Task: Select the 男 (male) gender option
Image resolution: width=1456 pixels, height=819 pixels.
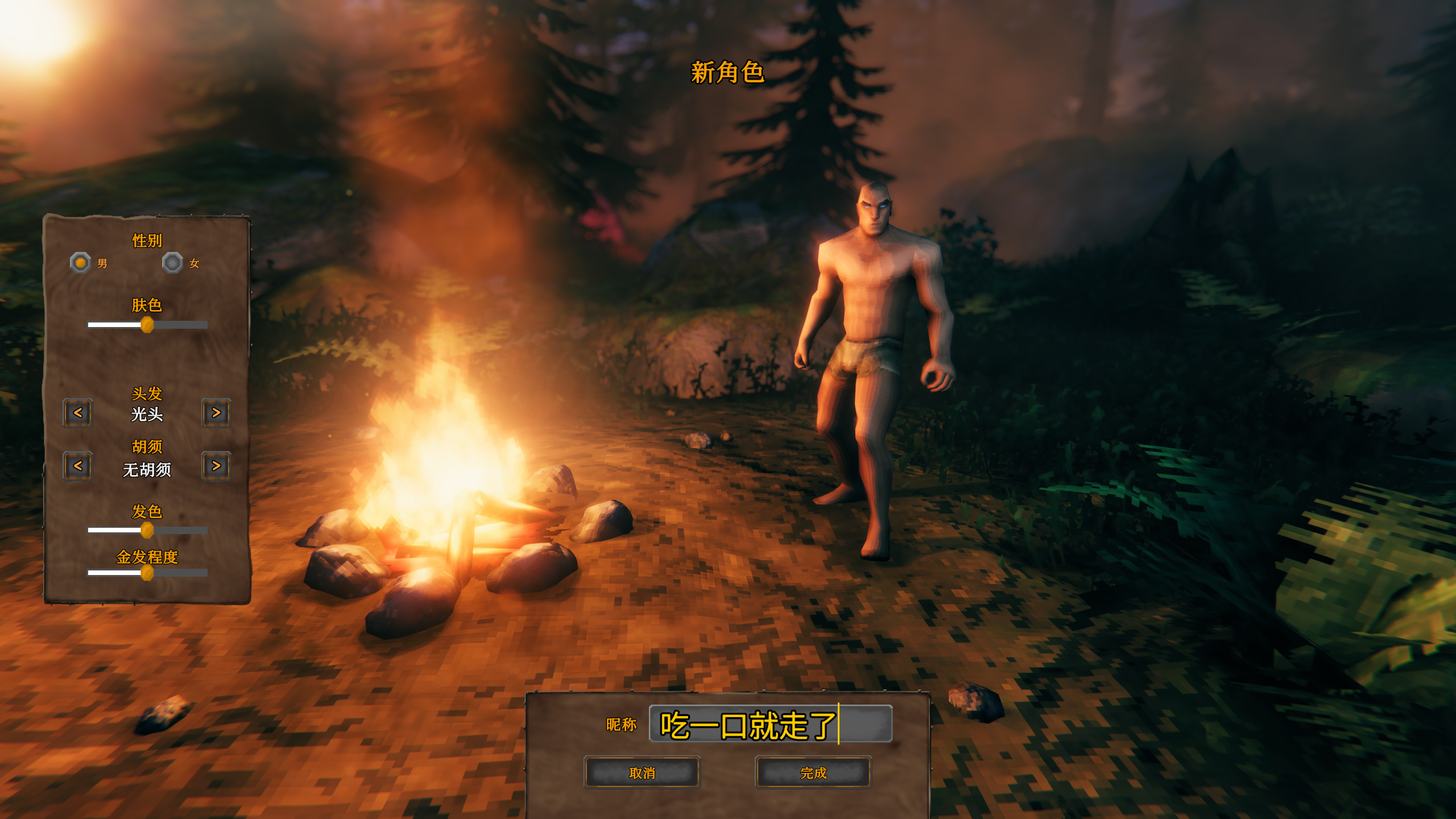Action: pos(81,263)
